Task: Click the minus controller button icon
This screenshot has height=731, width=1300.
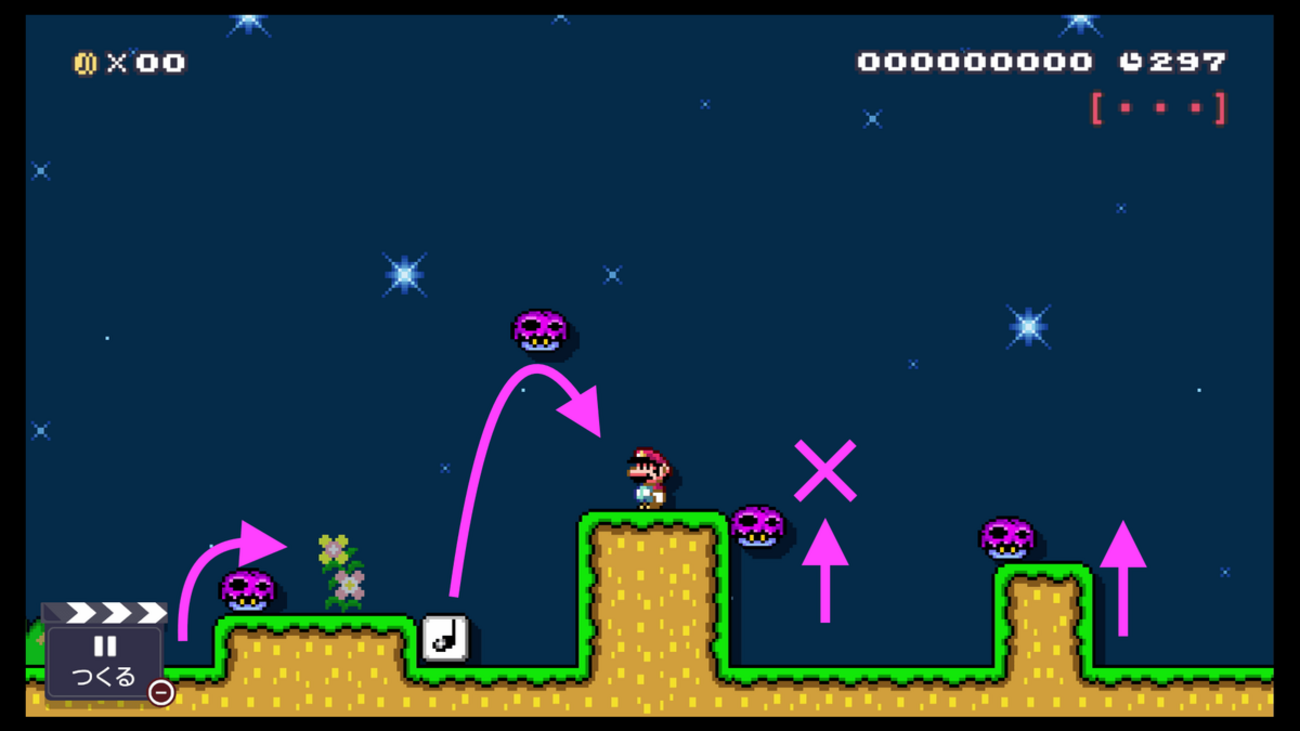Action: tap(162, 691)
